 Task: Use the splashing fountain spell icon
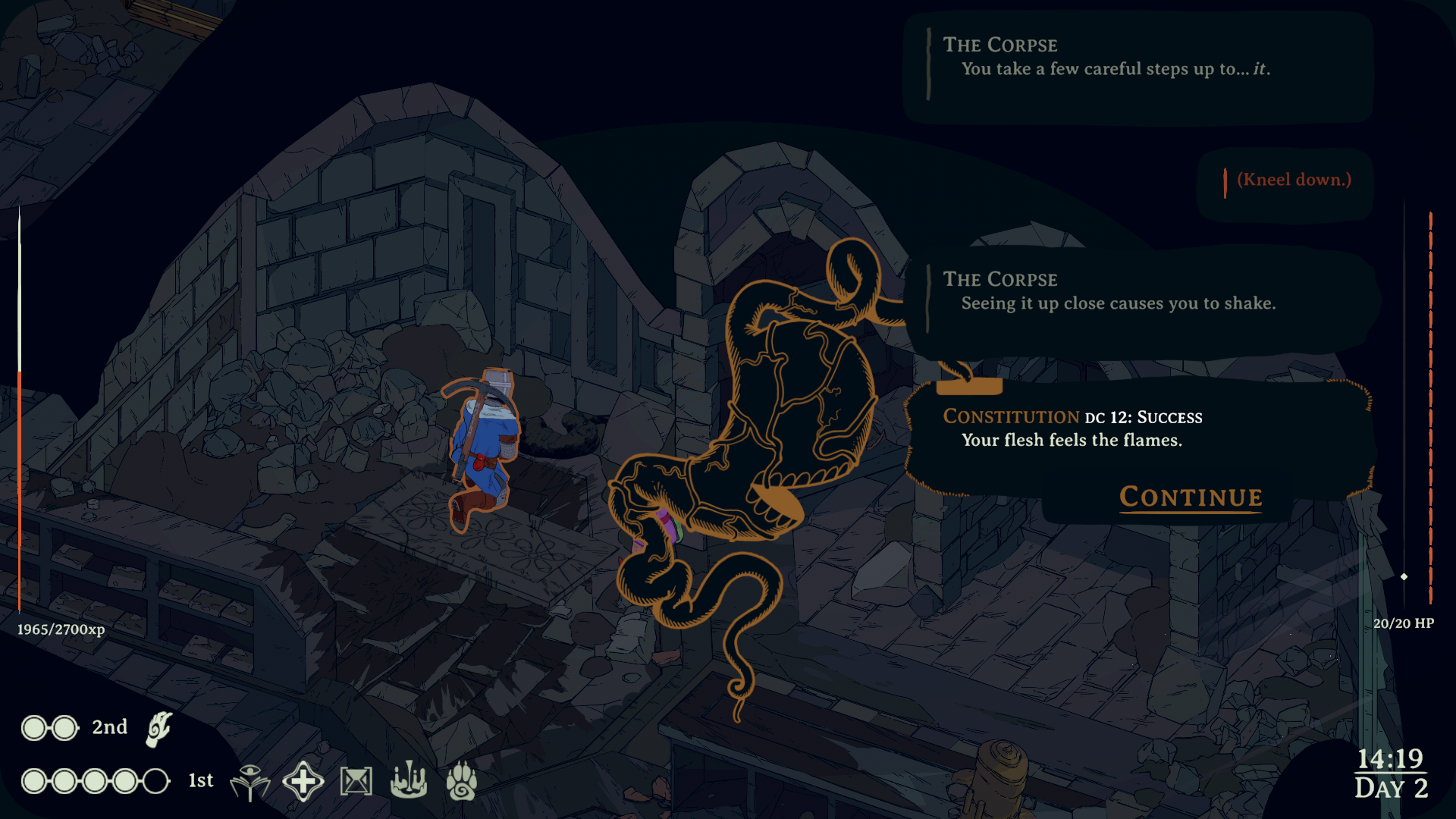[x=409, y=781]
